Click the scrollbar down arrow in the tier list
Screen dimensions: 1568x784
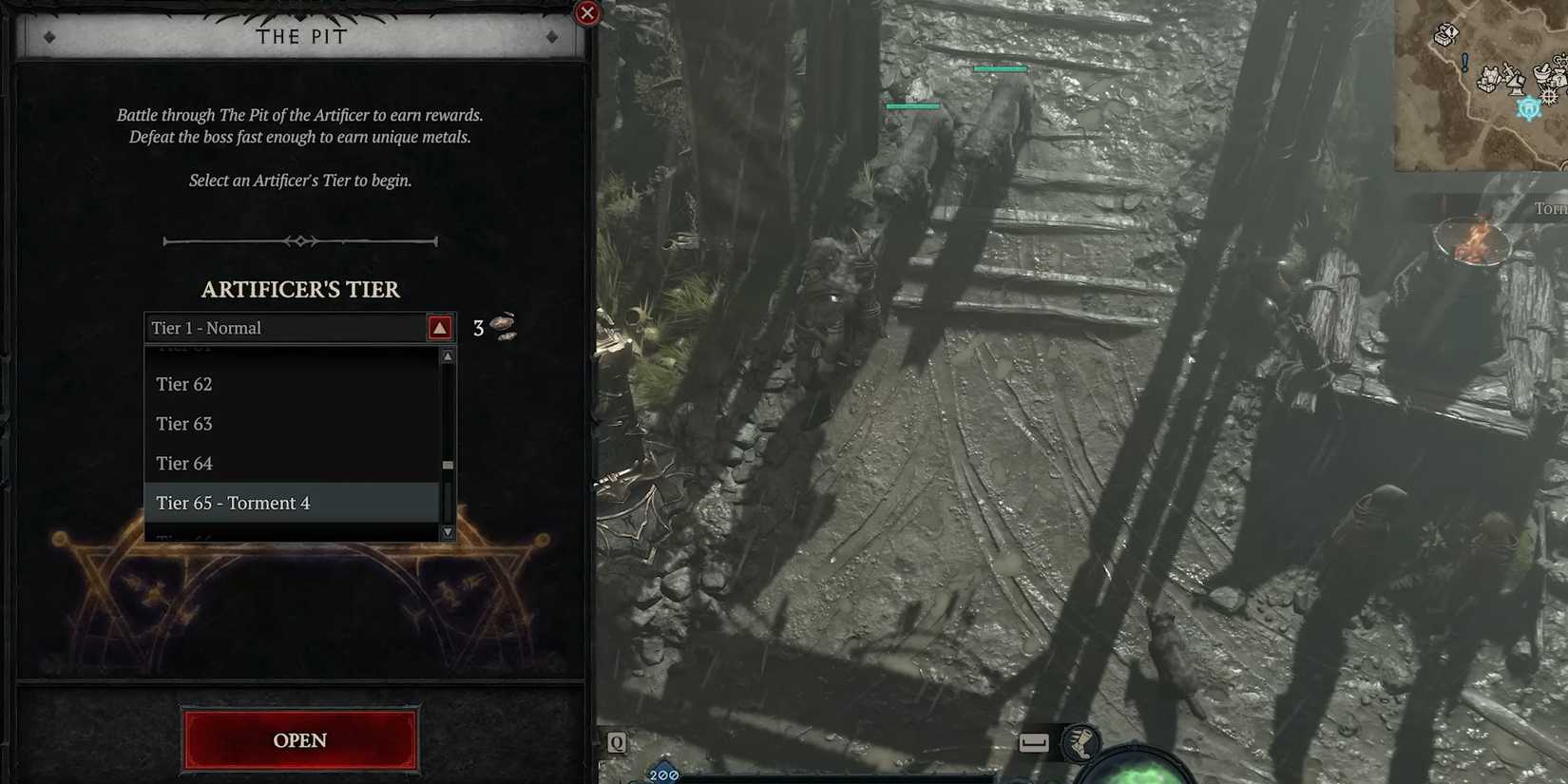tap(447, 532)
